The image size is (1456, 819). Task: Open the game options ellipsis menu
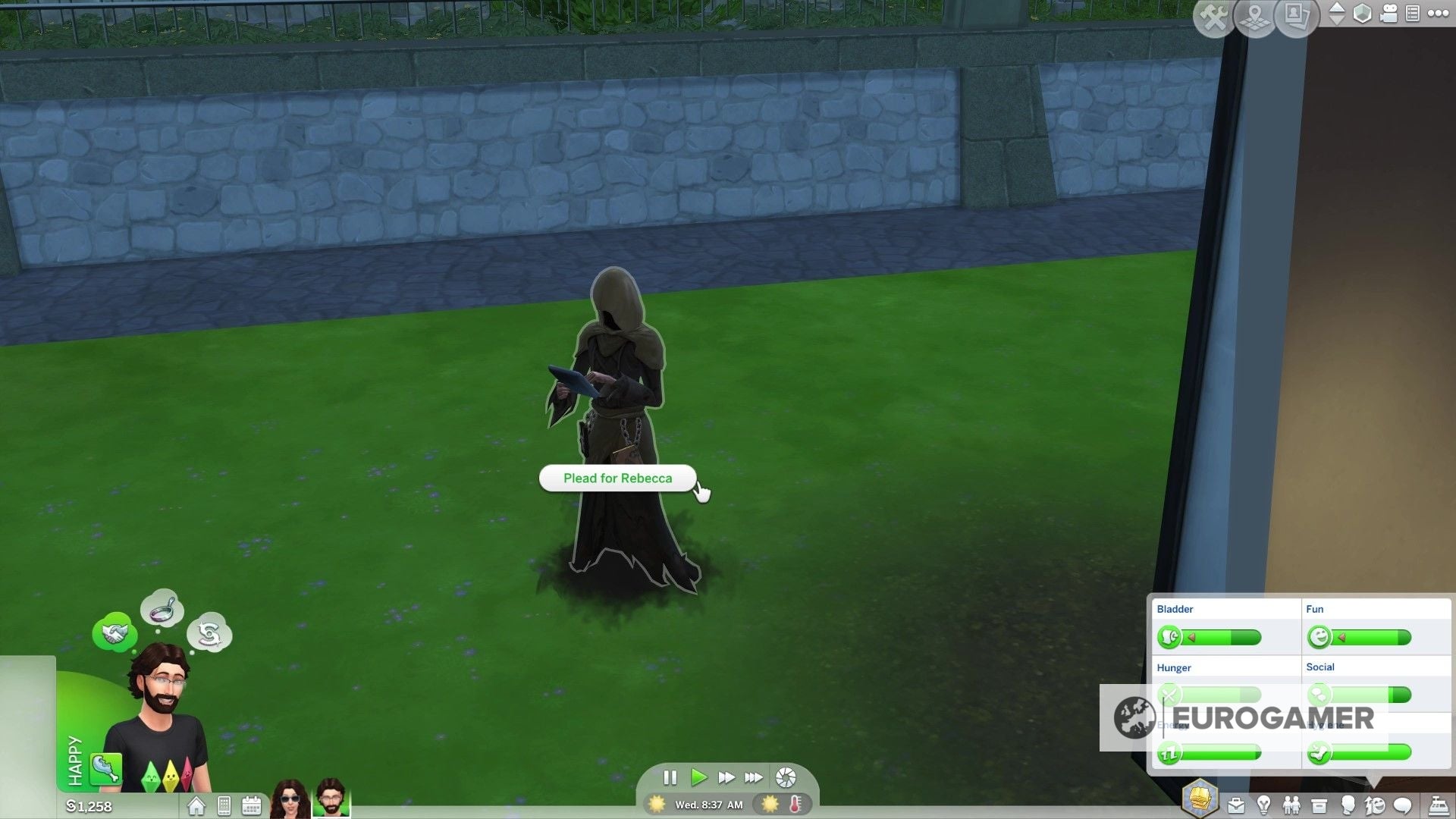point(1439,13)
